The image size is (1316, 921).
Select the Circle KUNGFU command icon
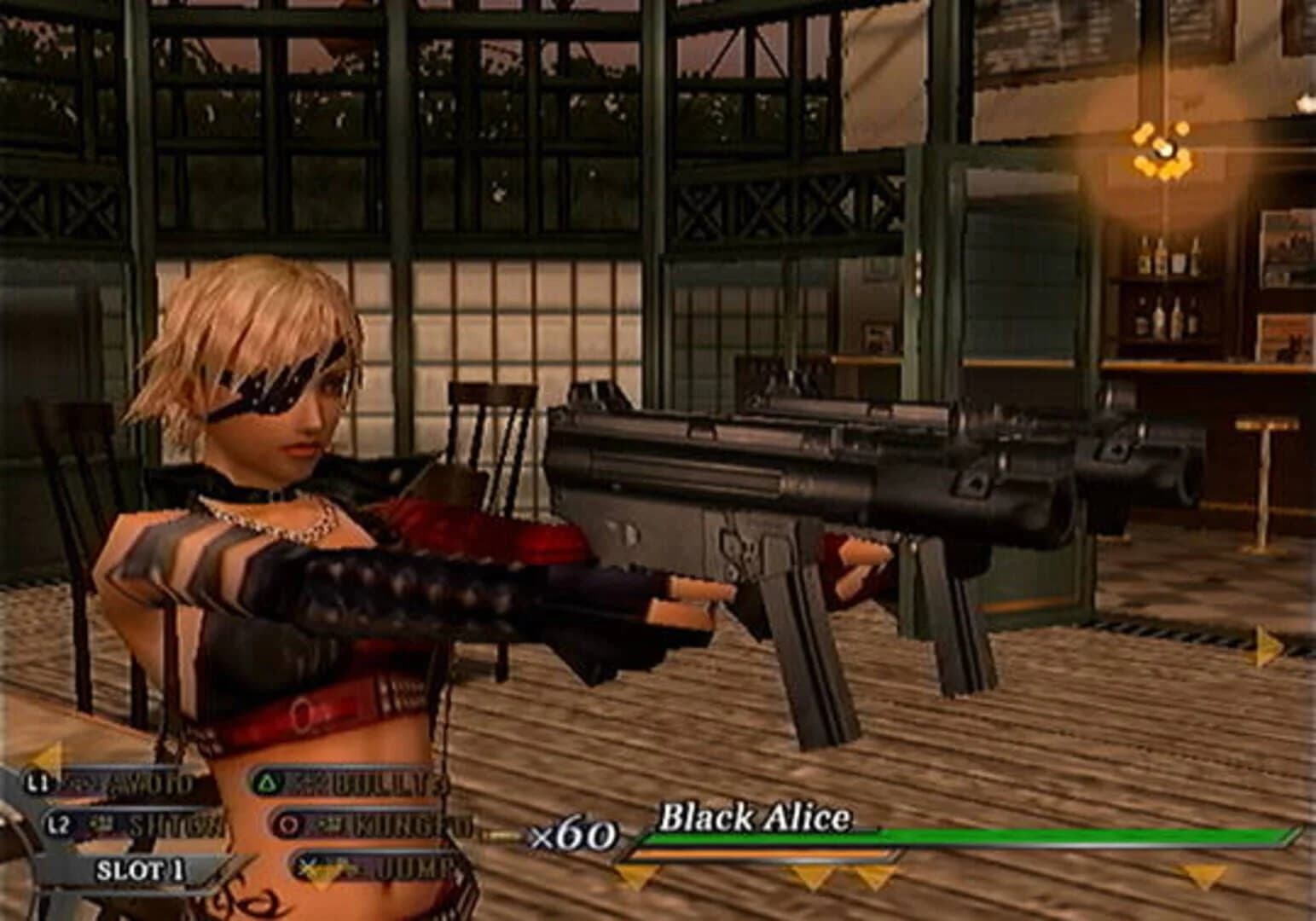[x=287, y=823]
